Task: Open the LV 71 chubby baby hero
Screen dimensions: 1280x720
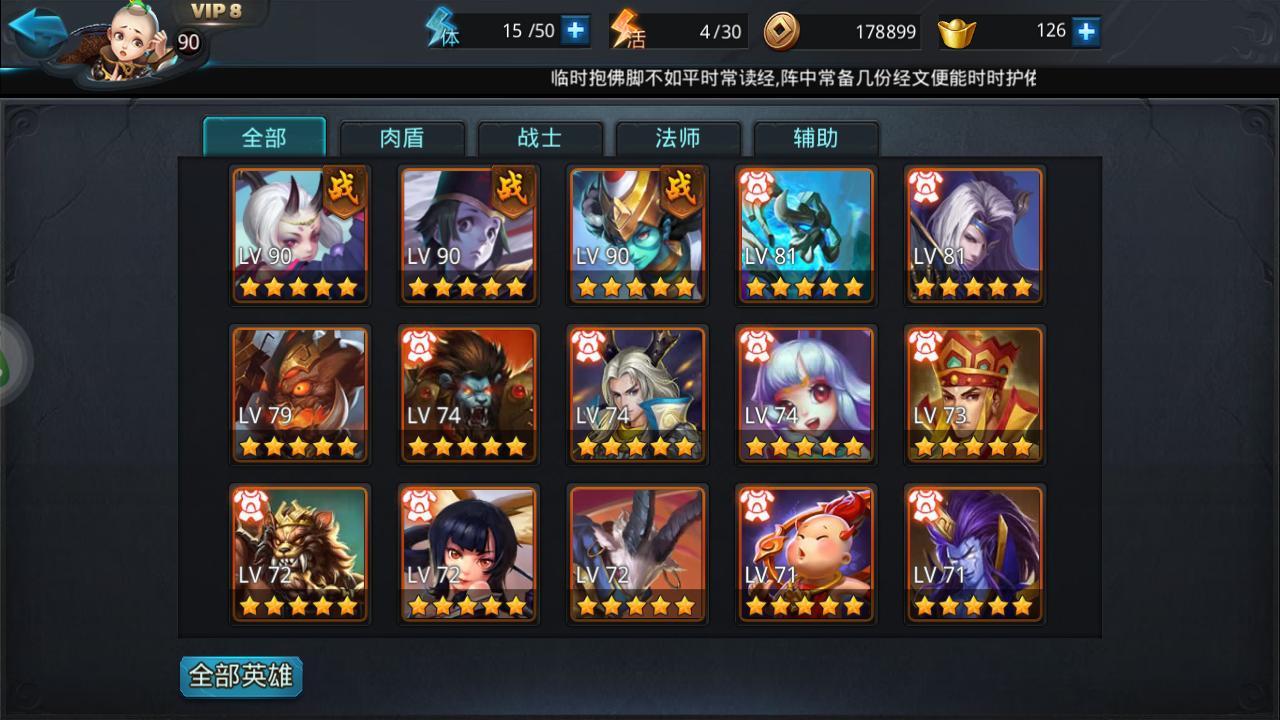Action: pos(806,554)
